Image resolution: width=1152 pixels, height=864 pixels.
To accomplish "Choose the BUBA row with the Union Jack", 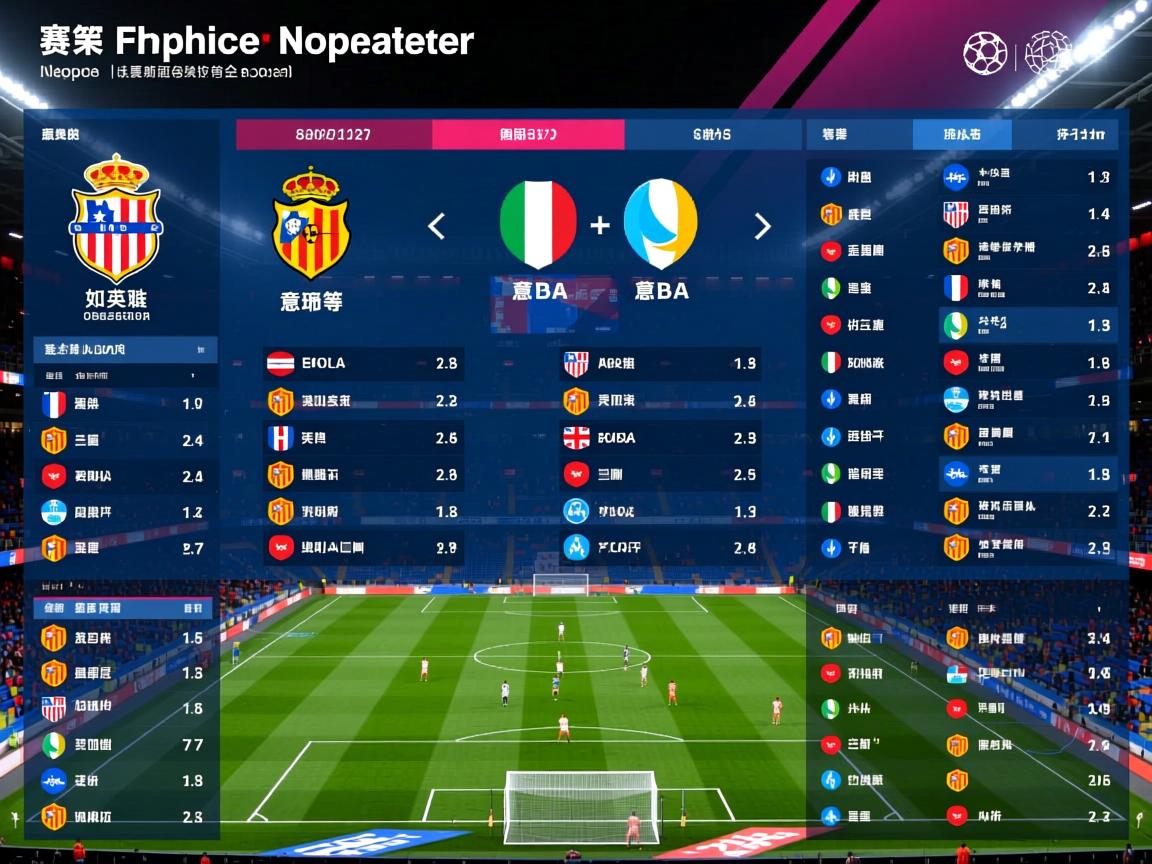I will 660,438.
